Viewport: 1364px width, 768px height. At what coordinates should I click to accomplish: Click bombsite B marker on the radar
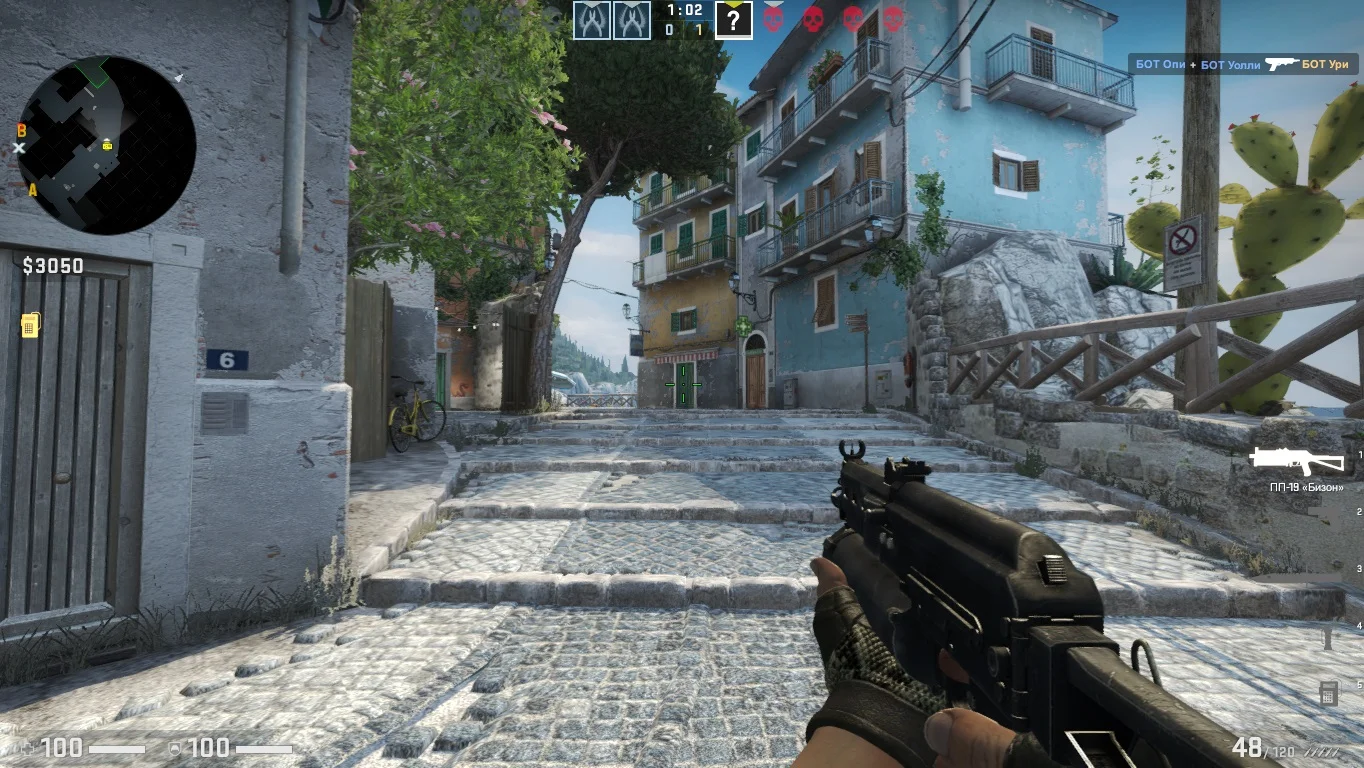(x=22, y=130)
